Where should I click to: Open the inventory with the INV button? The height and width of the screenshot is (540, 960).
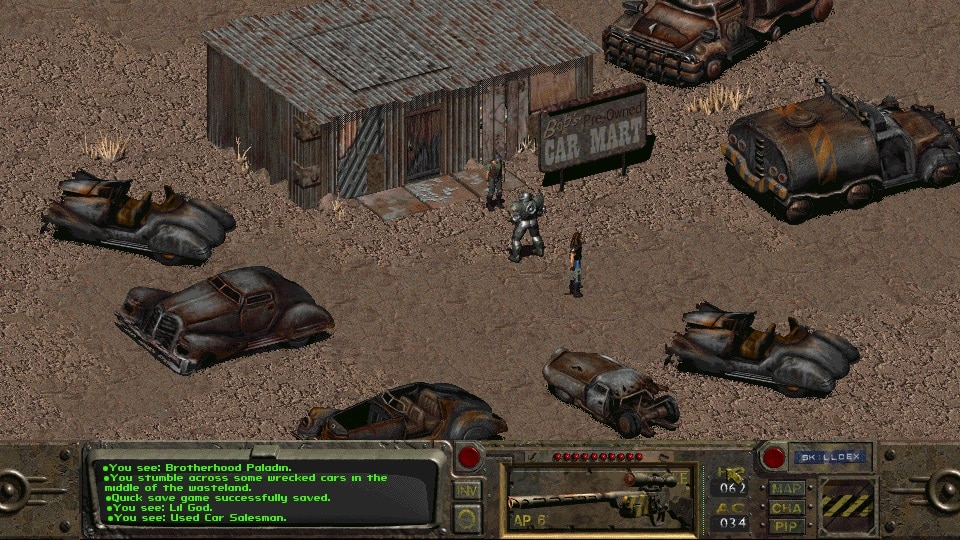coord(468,491)
